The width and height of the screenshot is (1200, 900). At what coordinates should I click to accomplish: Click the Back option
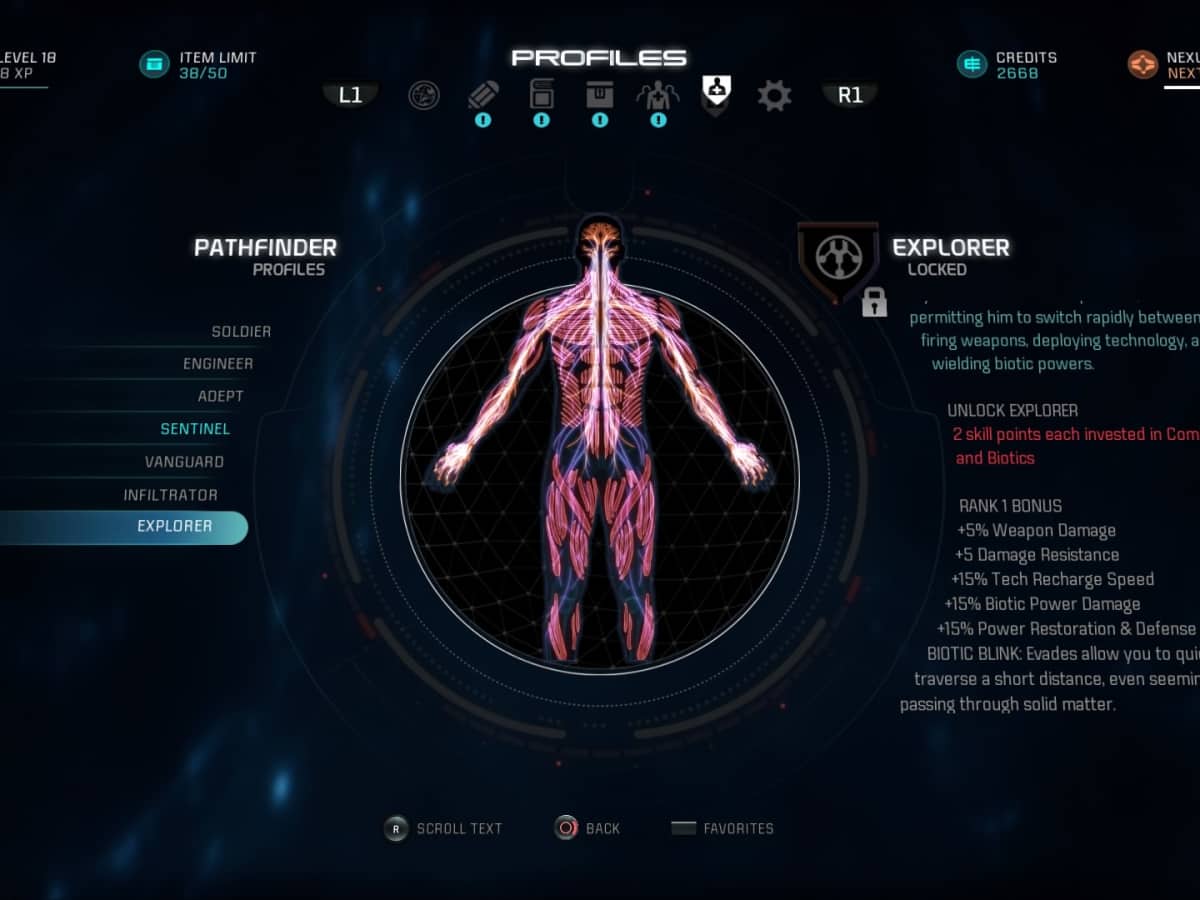coord(588,828)
